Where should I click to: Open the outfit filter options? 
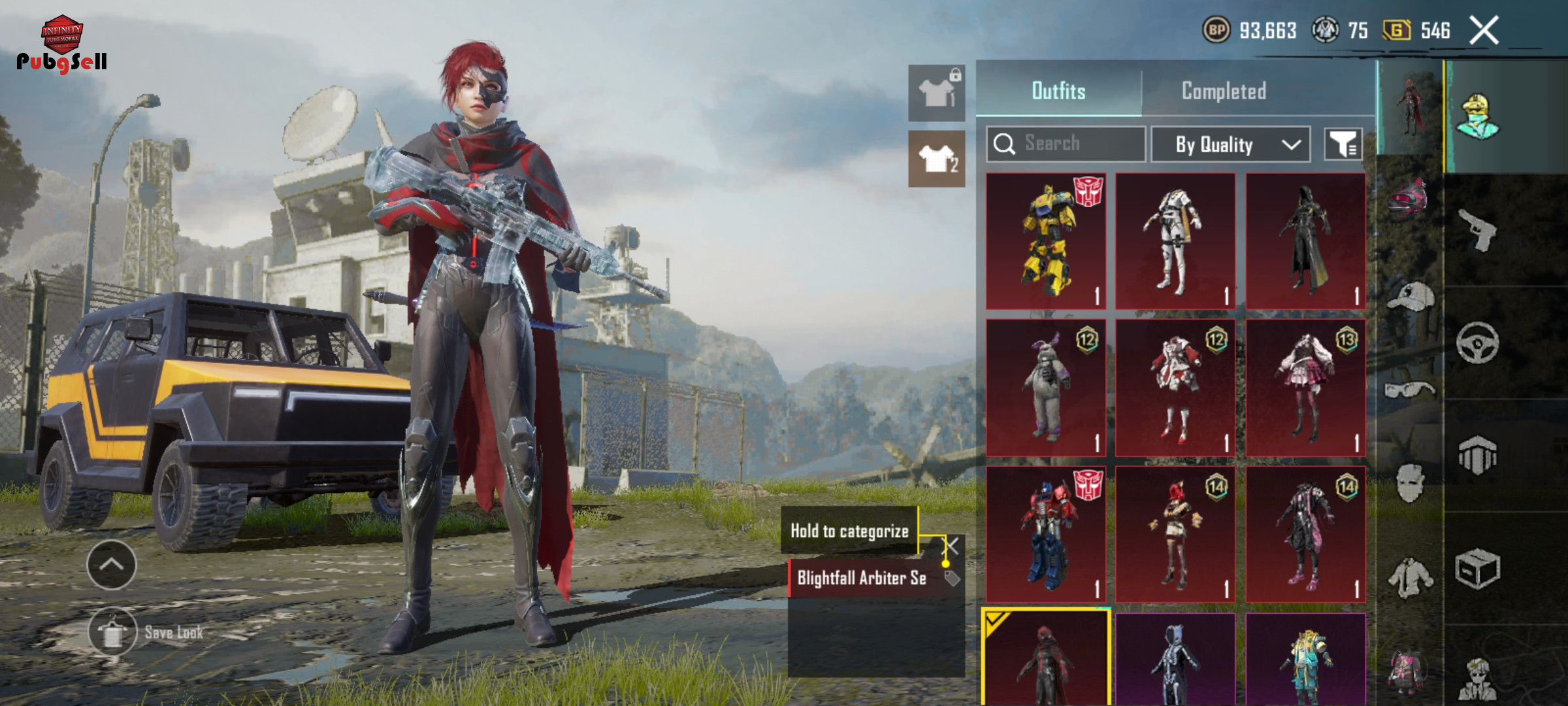pyautogui.click(x=1343, y=144)
